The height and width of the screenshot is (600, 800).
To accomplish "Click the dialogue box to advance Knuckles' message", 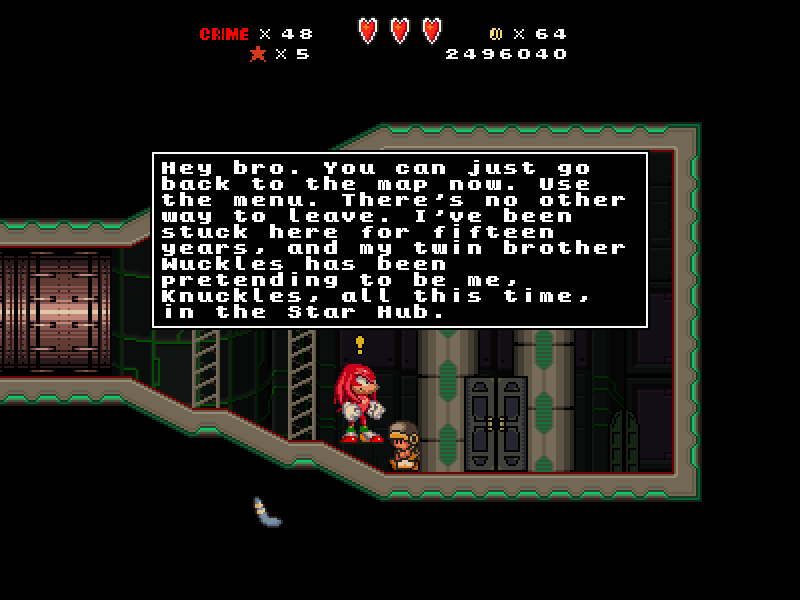I will (399, 240).
